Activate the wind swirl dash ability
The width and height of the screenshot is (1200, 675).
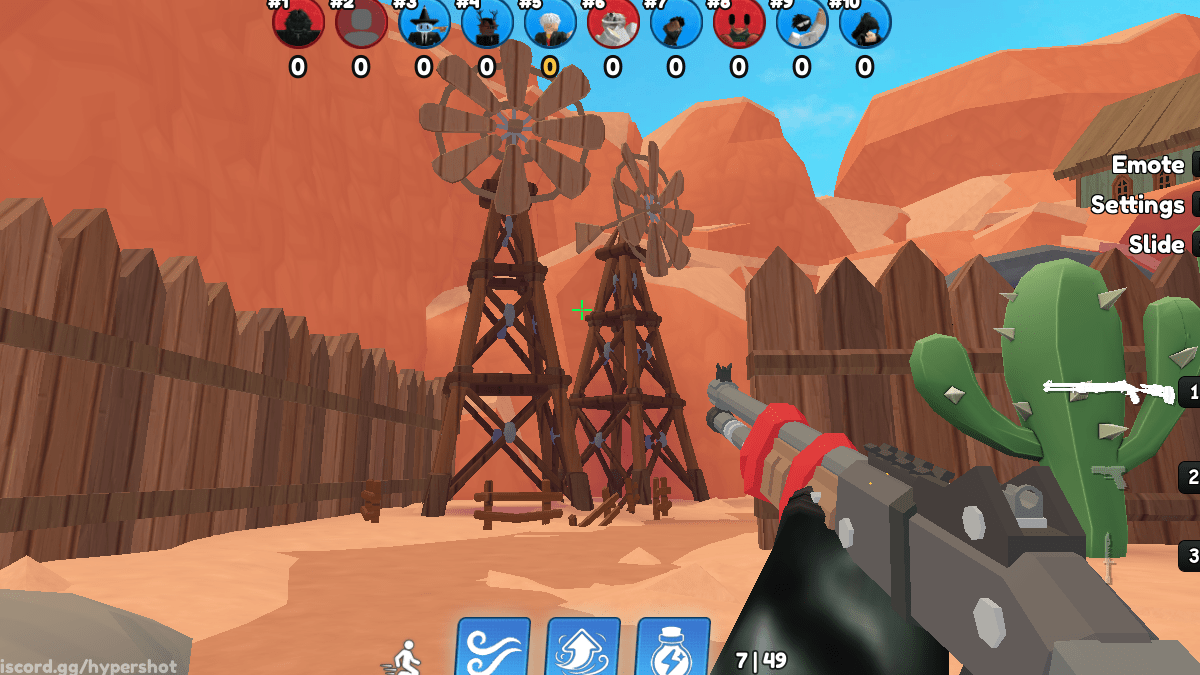[493, 648]
